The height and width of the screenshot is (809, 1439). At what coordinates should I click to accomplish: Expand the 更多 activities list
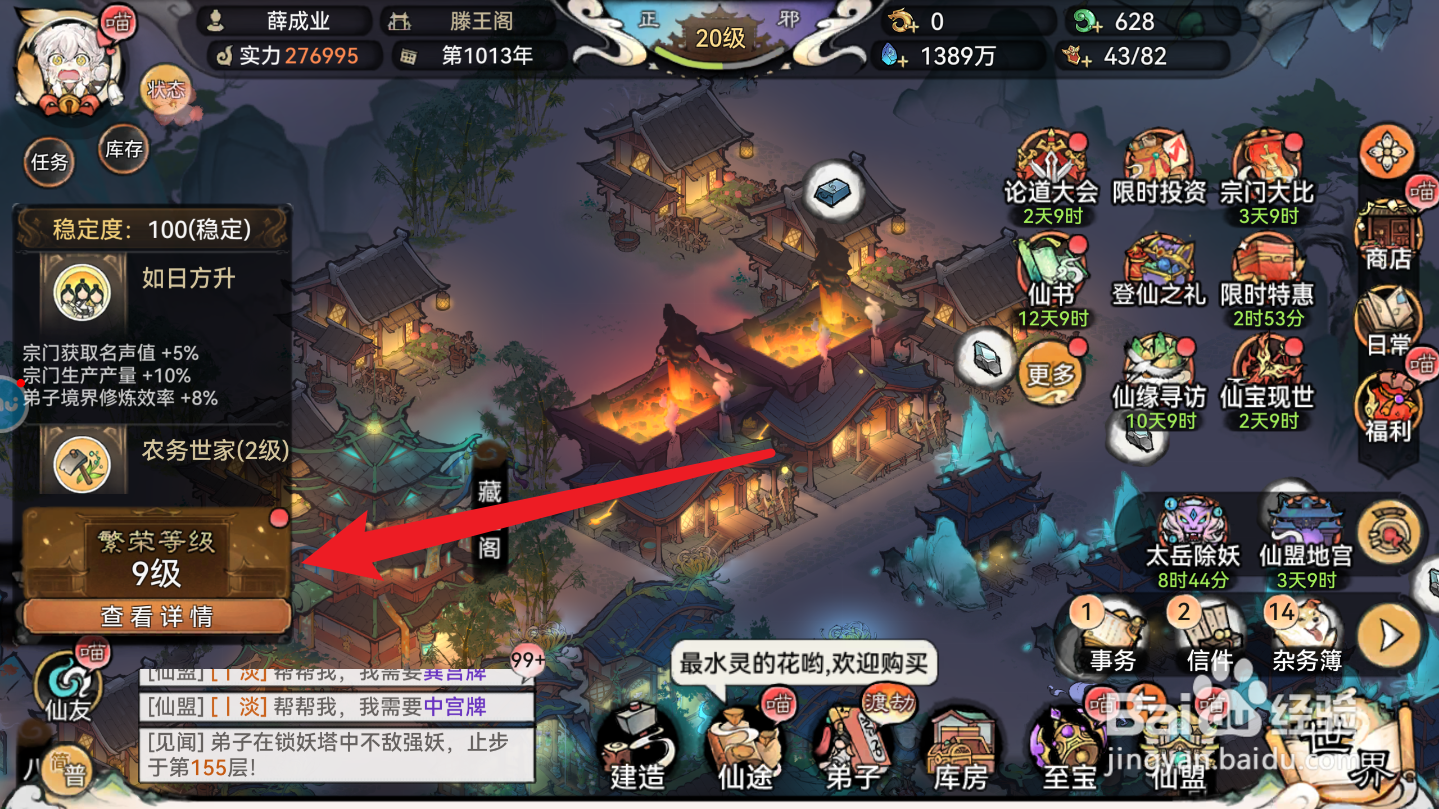[1051, 375]
